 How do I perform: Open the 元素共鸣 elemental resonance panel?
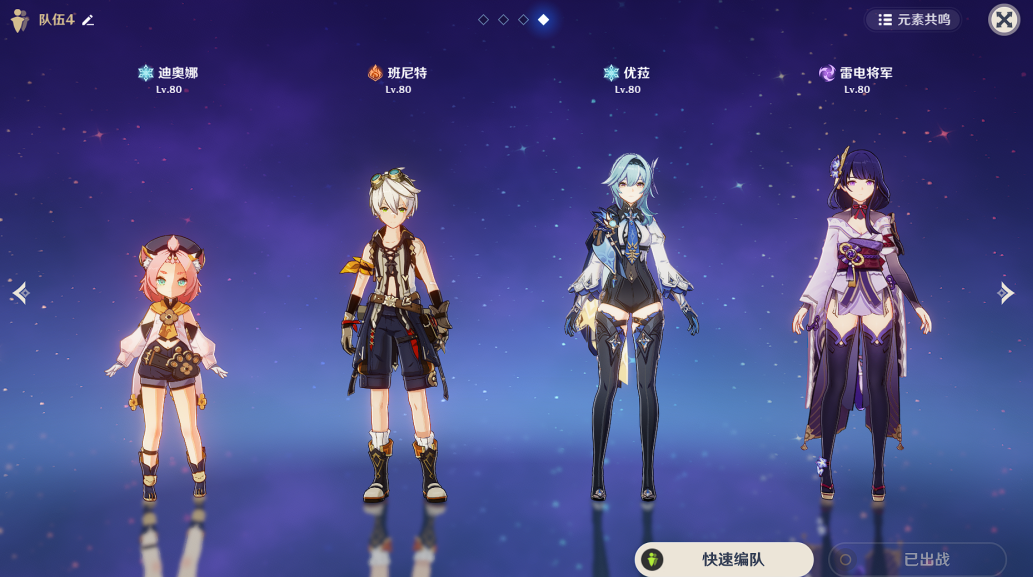point(914,20)
